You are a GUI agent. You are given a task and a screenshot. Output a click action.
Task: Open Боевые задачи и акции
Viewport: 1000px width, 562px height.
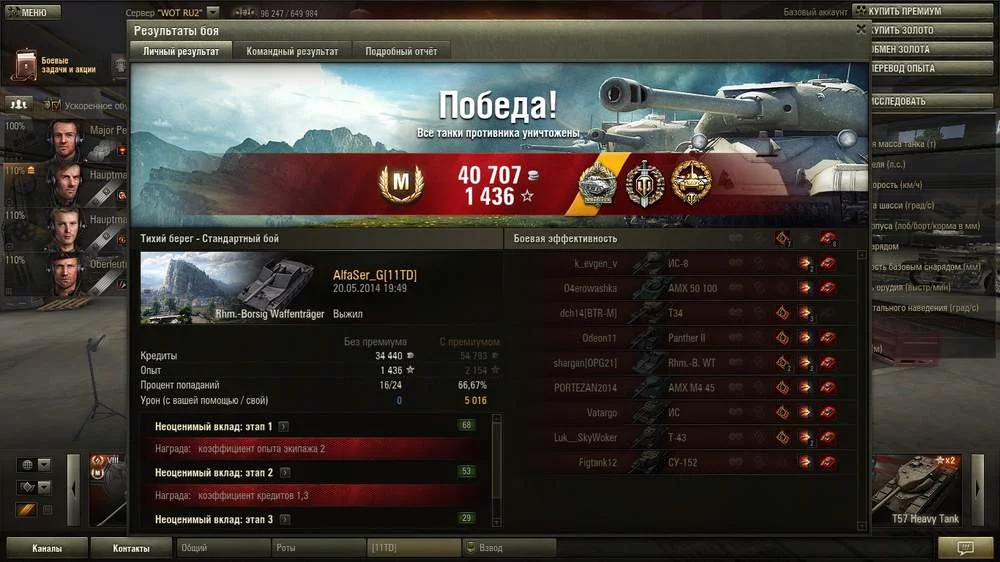[x=60, y=66]
